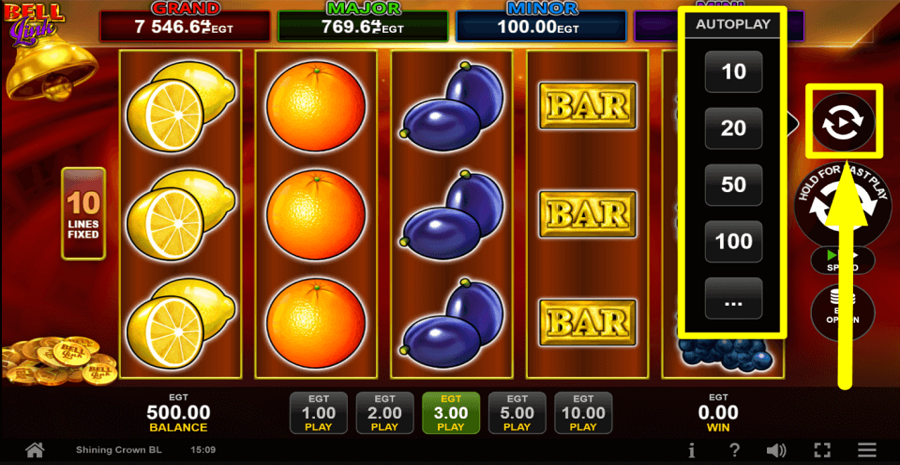Toggle the Speed button
Screen dimensions: 900x465
[x=843, y=261]
